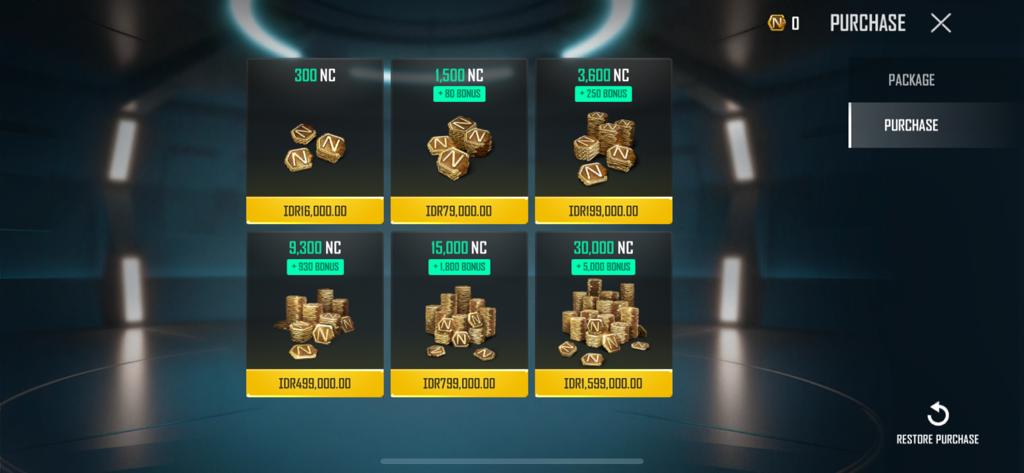
Task: Tap Restore Purchase
Action: (937, 423)
